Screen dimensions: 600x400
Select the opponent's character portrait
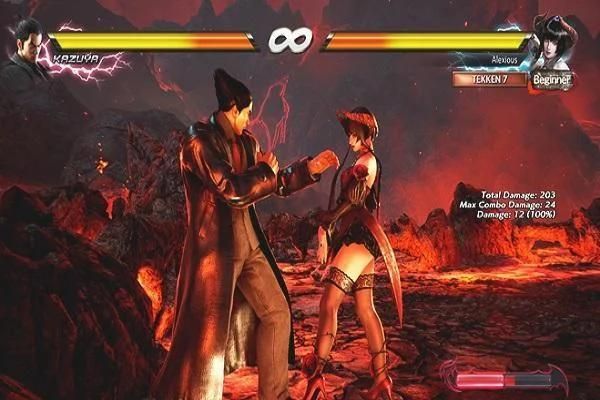555,42
